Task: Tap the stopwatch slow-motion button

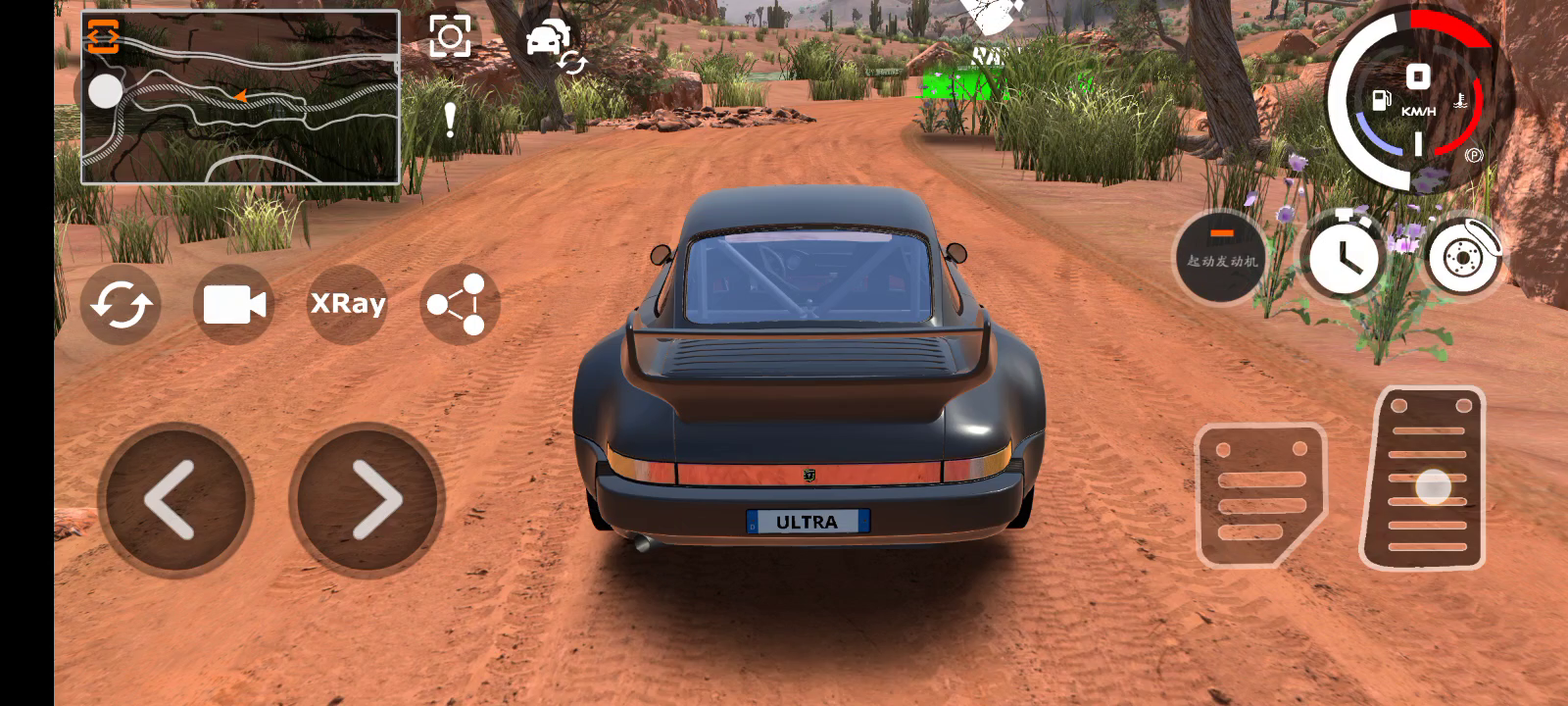Action: [x=1345, y=255]
